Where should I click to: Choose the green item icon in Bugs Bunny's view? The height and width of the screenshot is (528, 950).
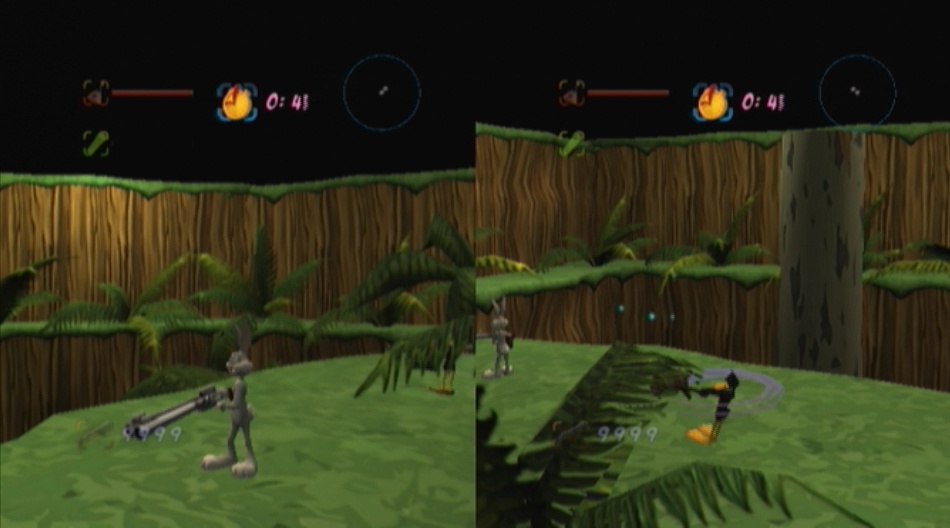pos(96,143)
